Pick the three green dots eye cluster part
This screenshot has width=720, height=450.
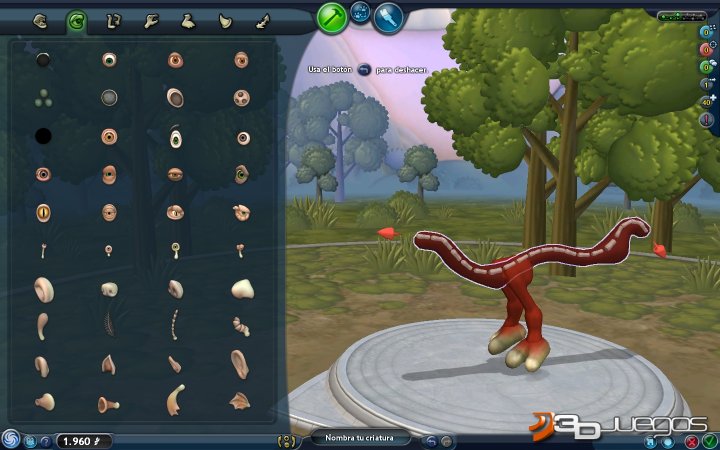(43, 97)
